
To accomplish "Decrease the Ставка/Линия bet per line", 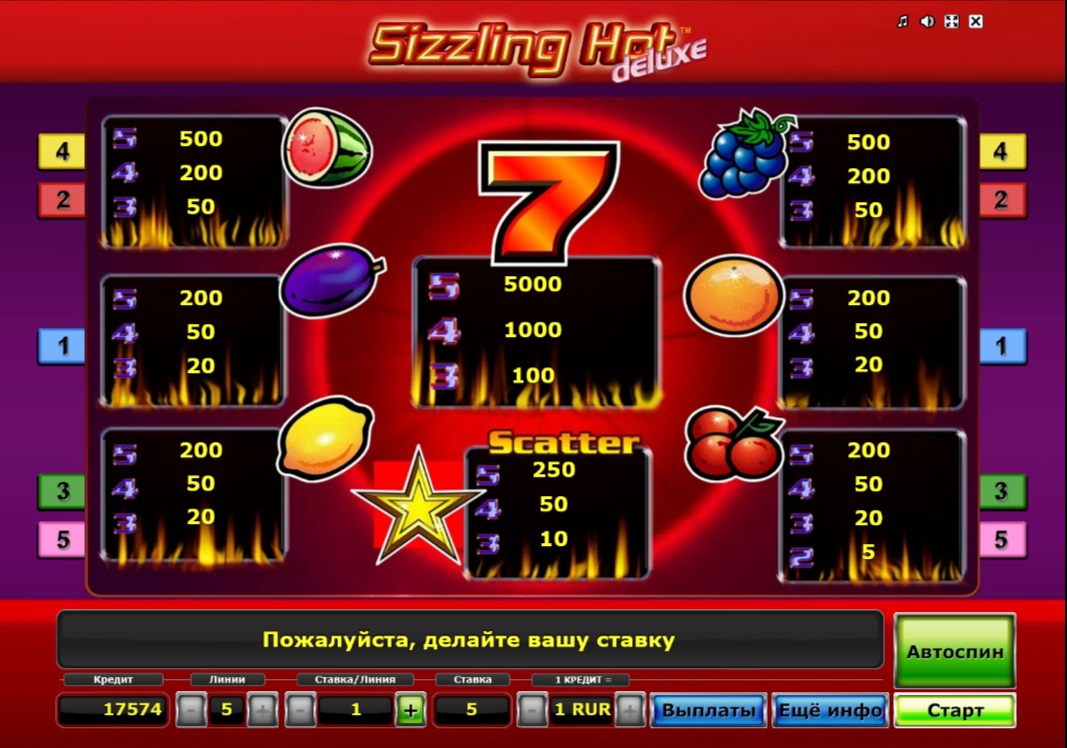I will tap(300, 711).
